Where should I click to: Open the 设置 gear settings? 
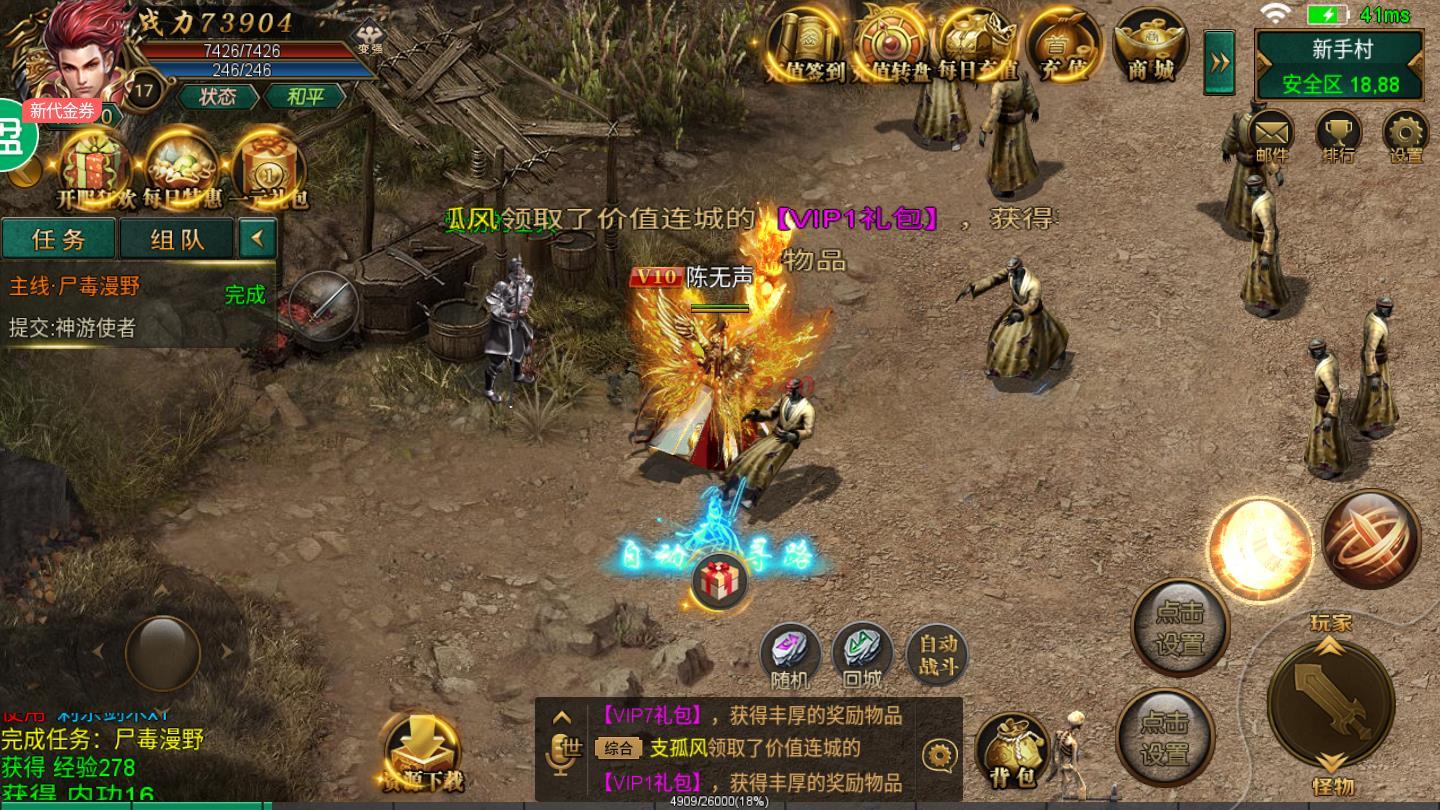point(1406,135)
